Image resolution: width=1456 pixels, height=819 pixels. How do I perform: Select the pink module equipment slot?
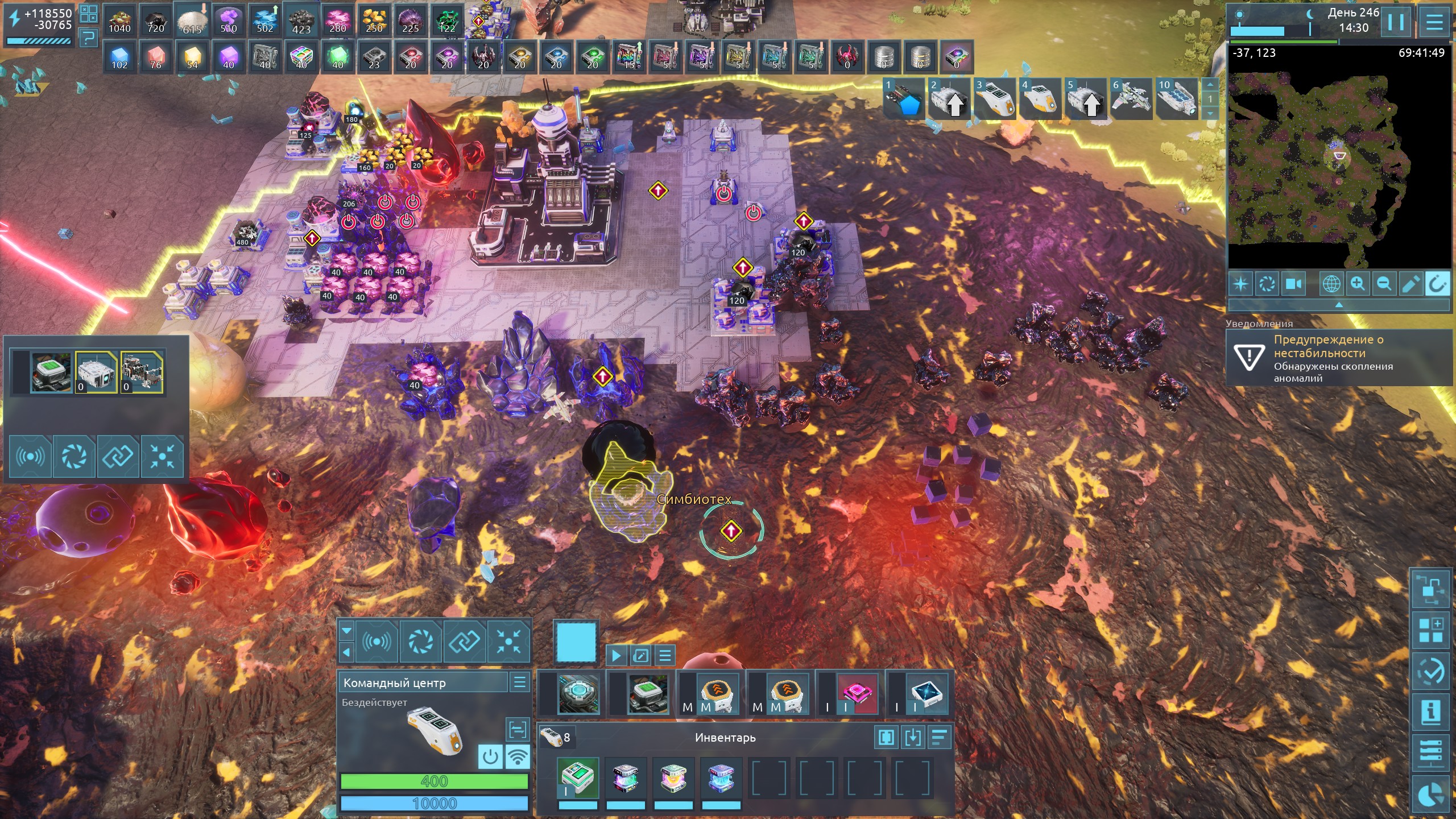tap(857, 693)
